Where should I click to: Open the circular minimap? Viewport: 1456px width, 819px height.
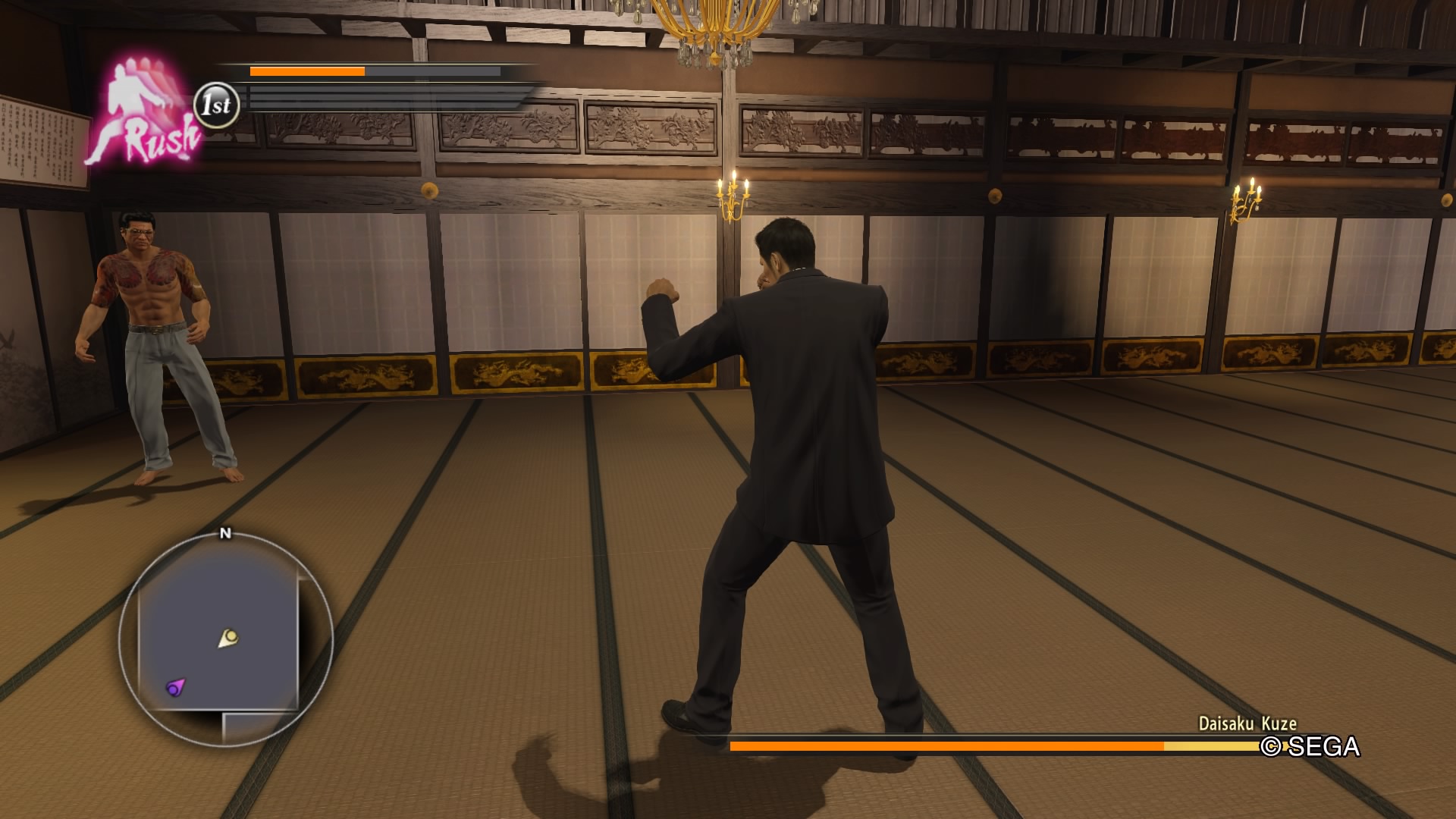coord(225,639)
